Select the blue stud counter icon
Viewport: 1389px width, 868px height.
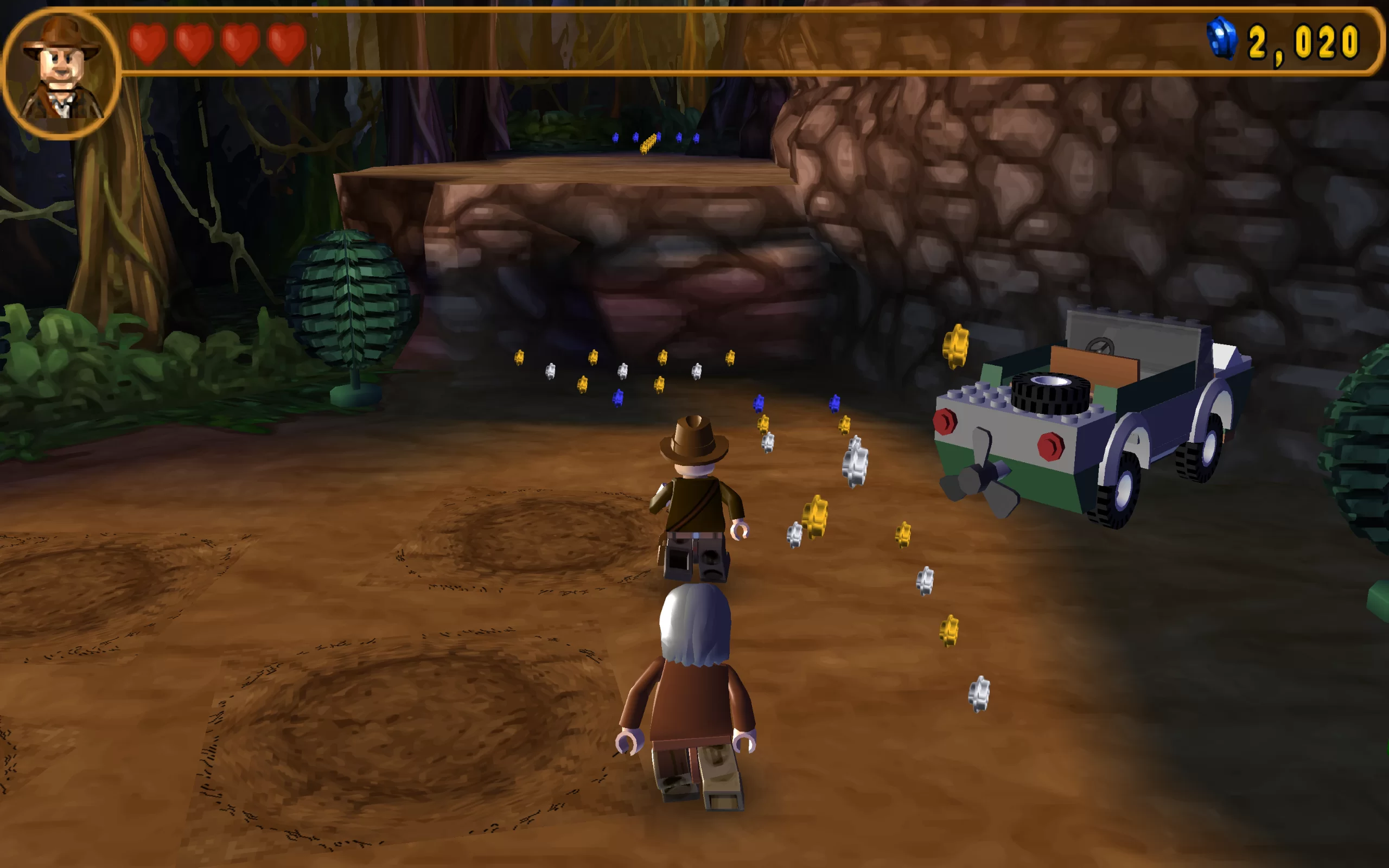1221,38
